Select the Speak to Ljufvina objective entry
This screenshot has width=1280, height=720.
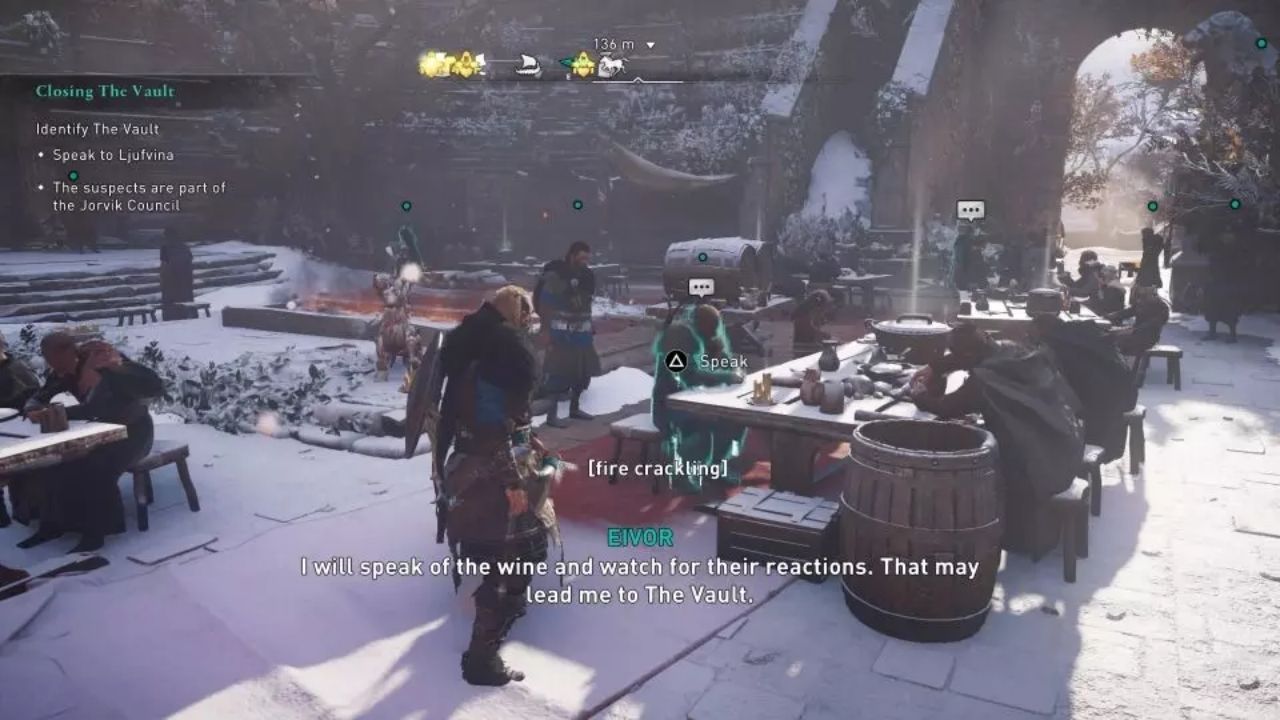pyautogui.click(x=113, y=155)
